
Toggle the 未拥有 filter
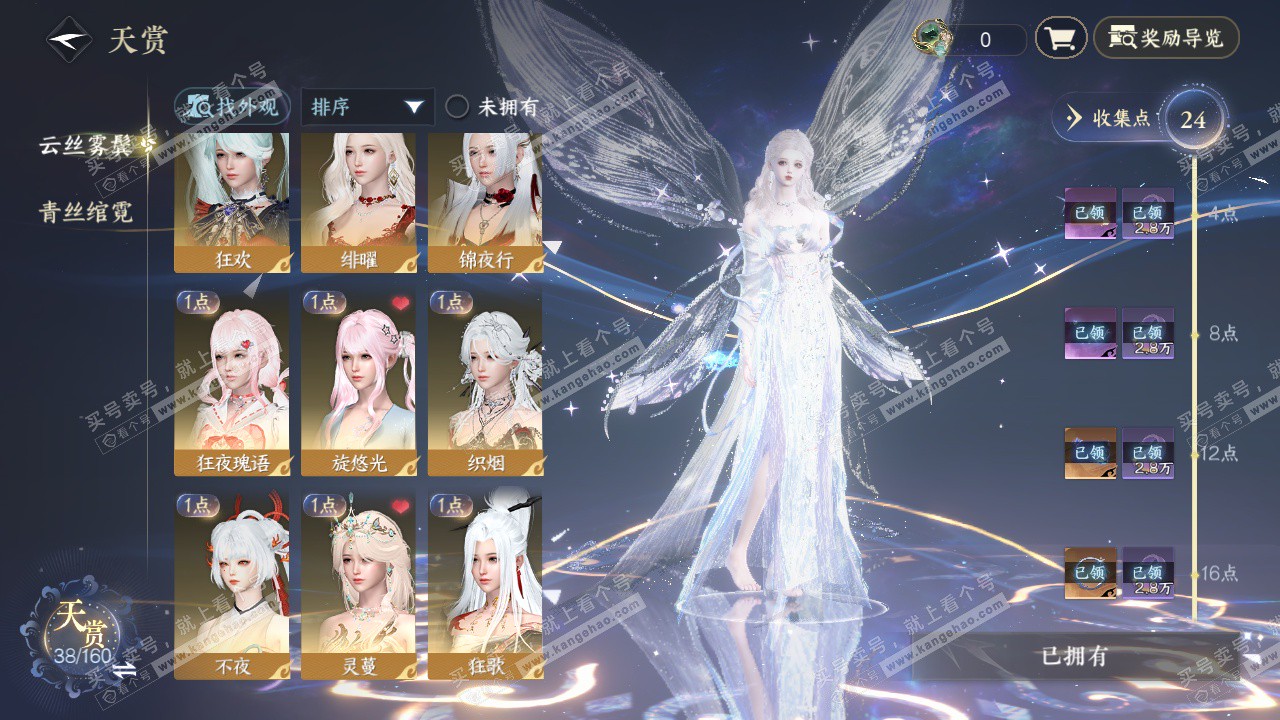457,107
